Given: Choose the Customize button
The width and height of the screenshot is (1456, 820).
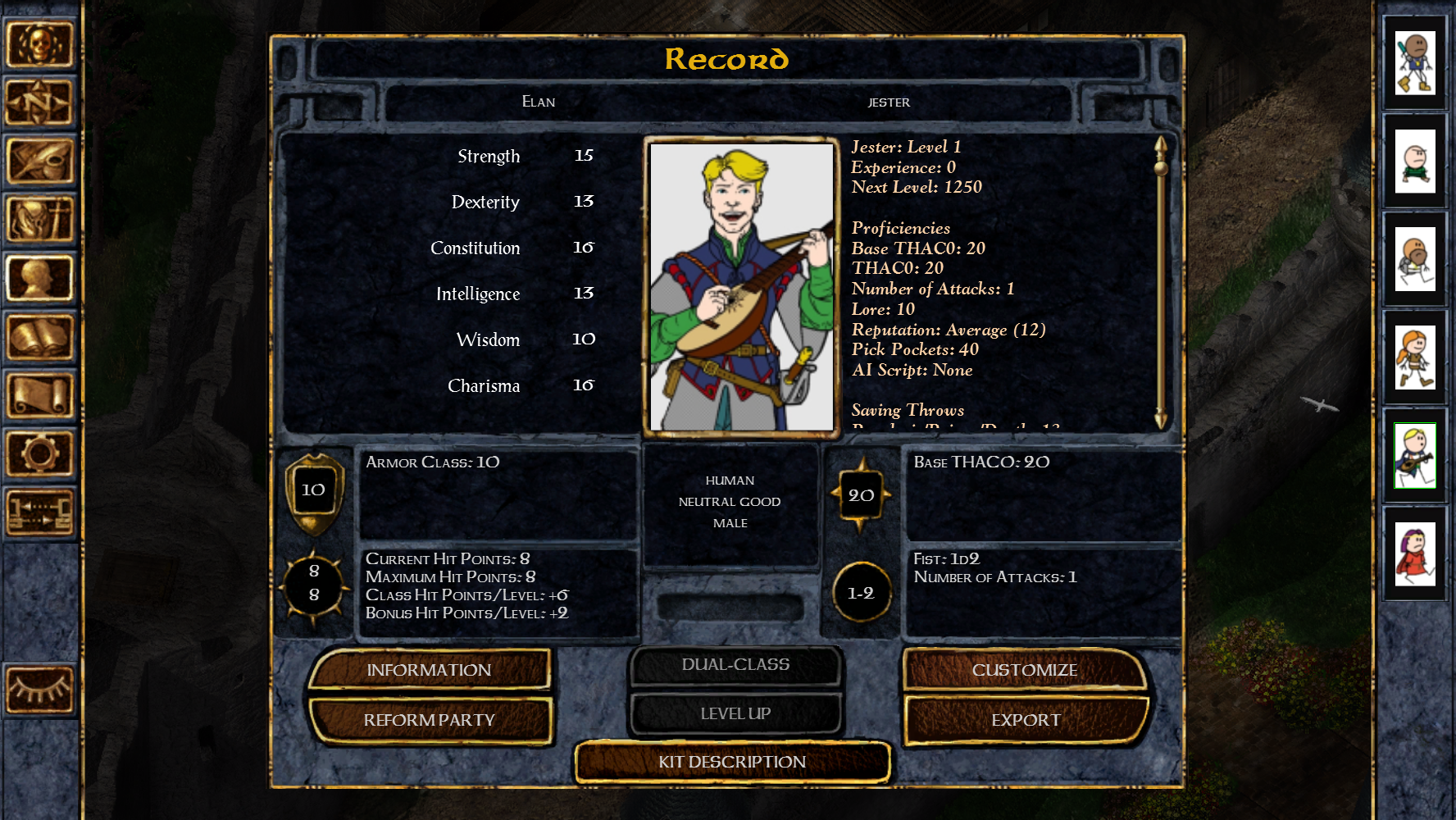Looking at the screenshot, I should coord(1025,670).
